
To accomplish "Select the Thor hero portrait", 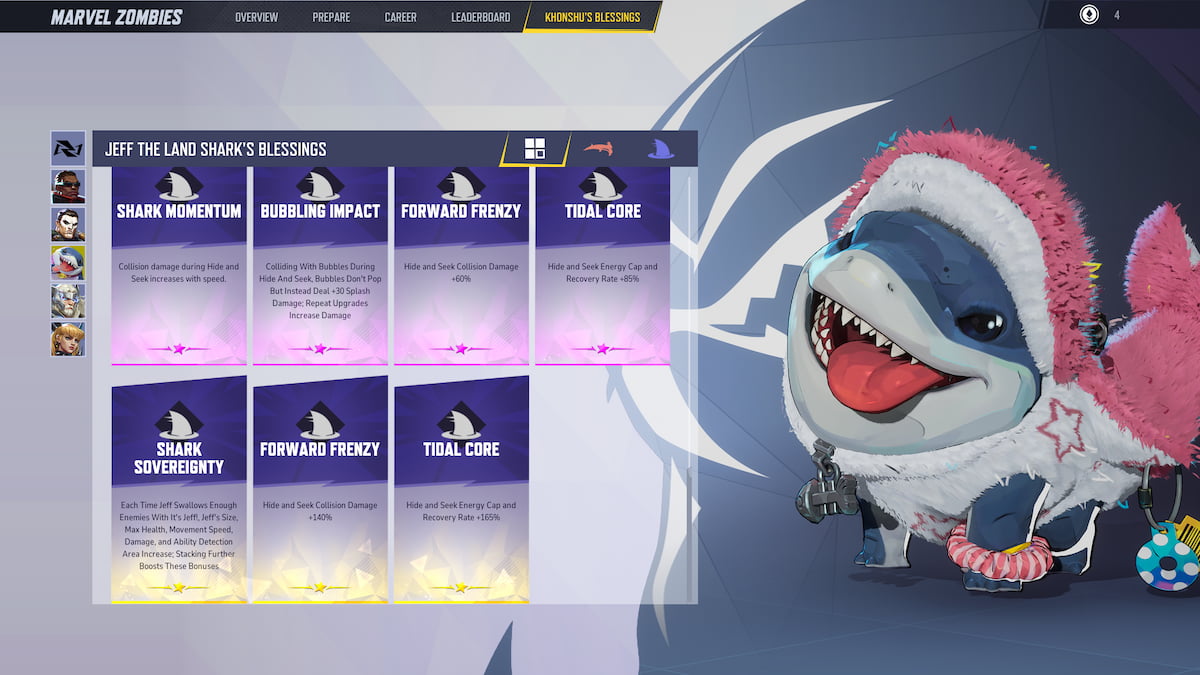I will coord(68,301).
